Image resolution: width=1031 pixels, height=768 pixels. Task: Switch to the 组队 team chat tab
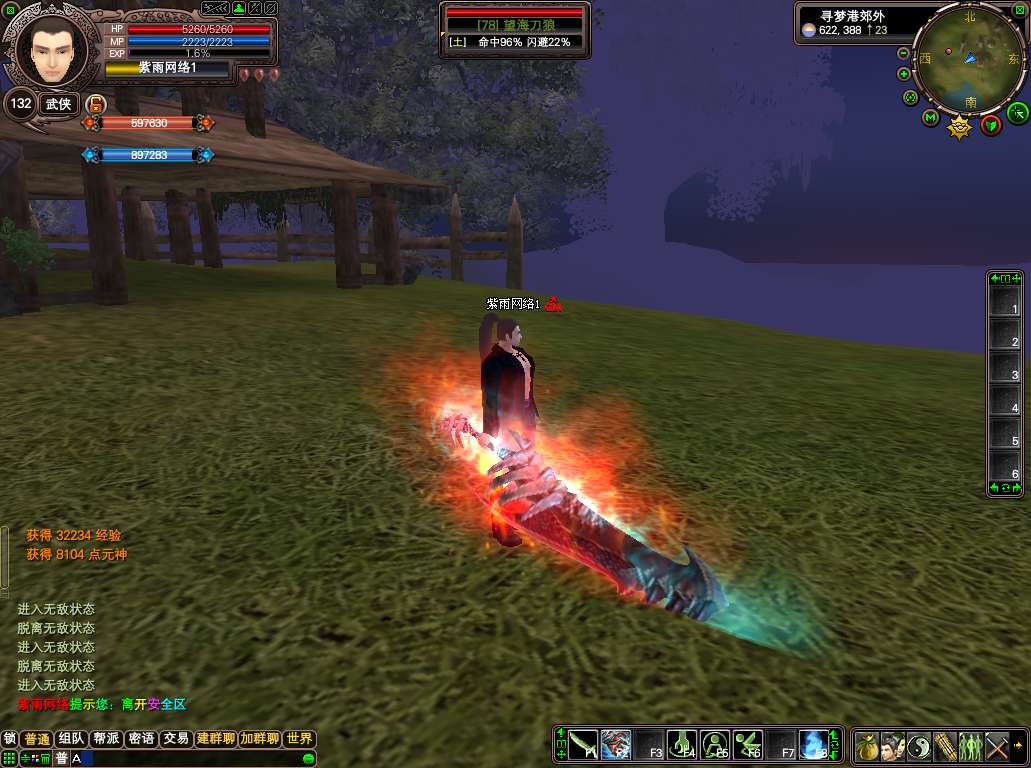point(70,739)
